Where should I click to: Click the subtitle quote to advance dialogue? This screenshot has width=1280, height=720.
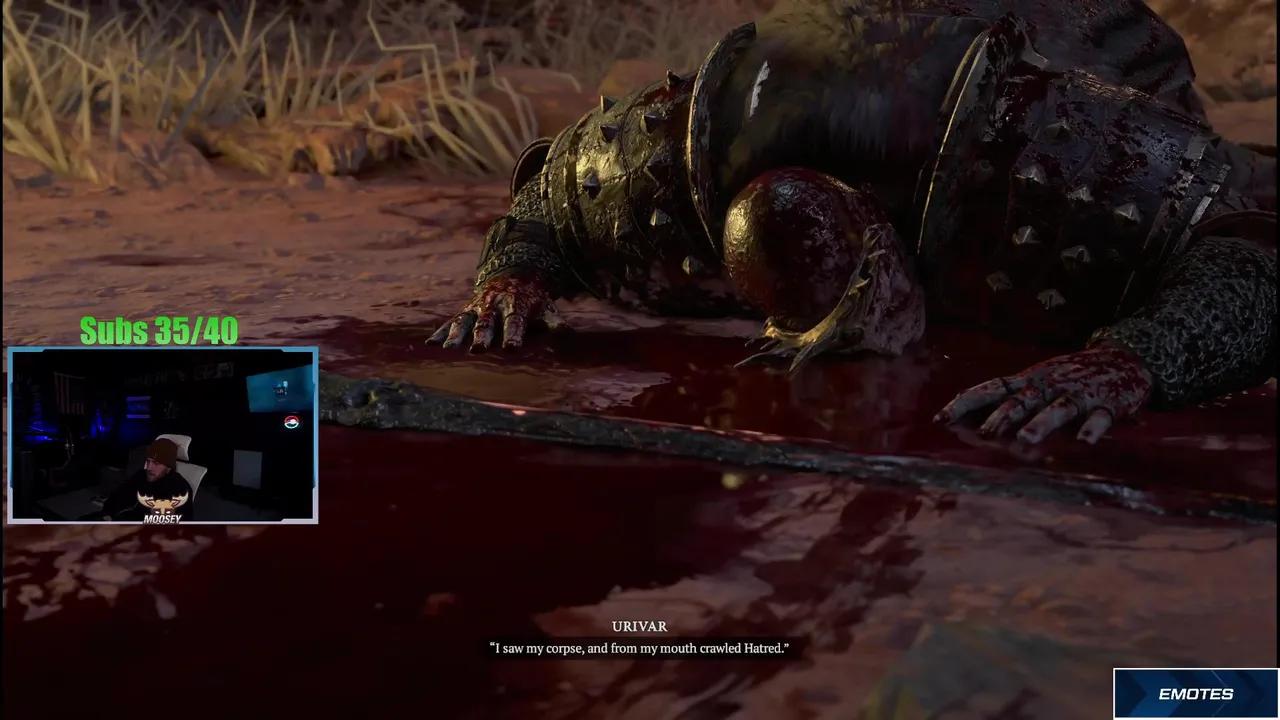[x=640, y=648]
